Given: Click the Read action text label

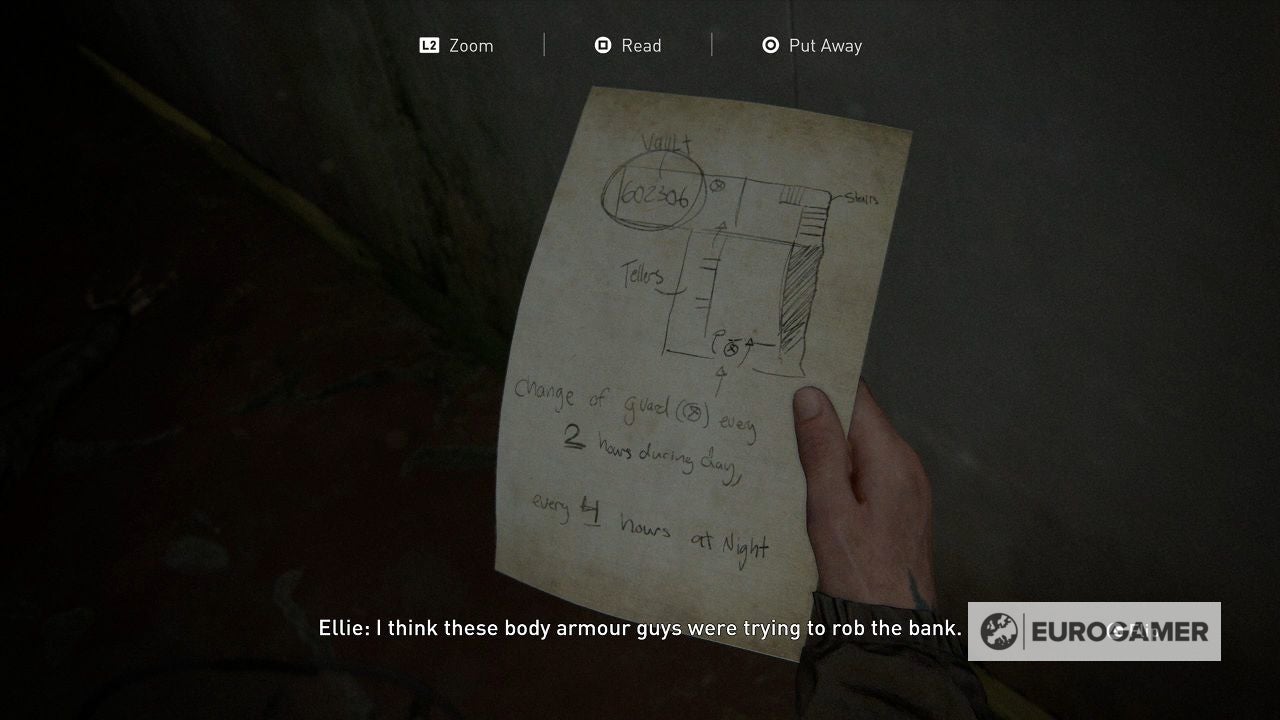Looking at the screenshot, I should click(642, 45).
